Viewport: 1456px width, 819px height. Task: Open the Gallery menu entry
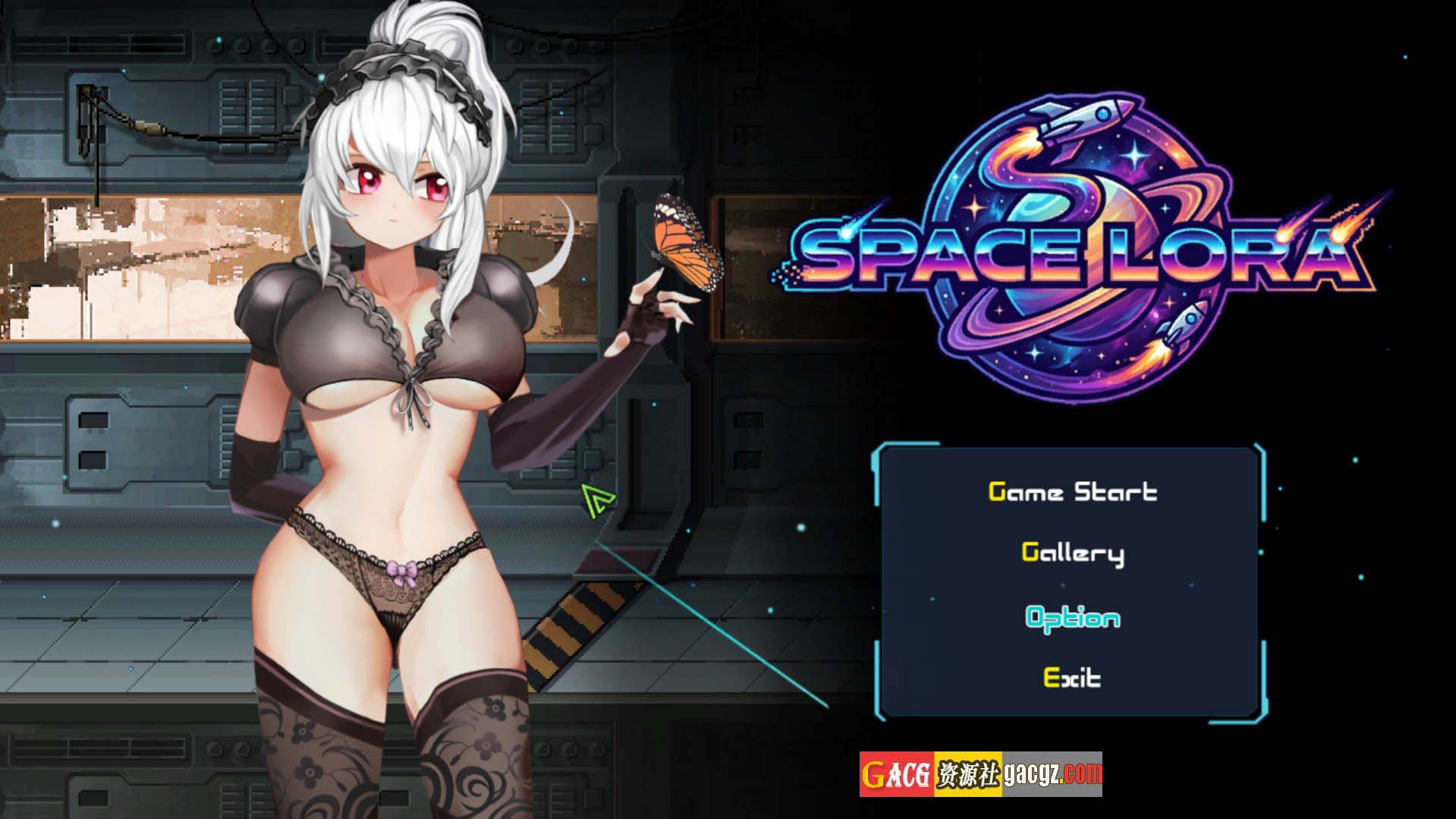point(1073,554)
